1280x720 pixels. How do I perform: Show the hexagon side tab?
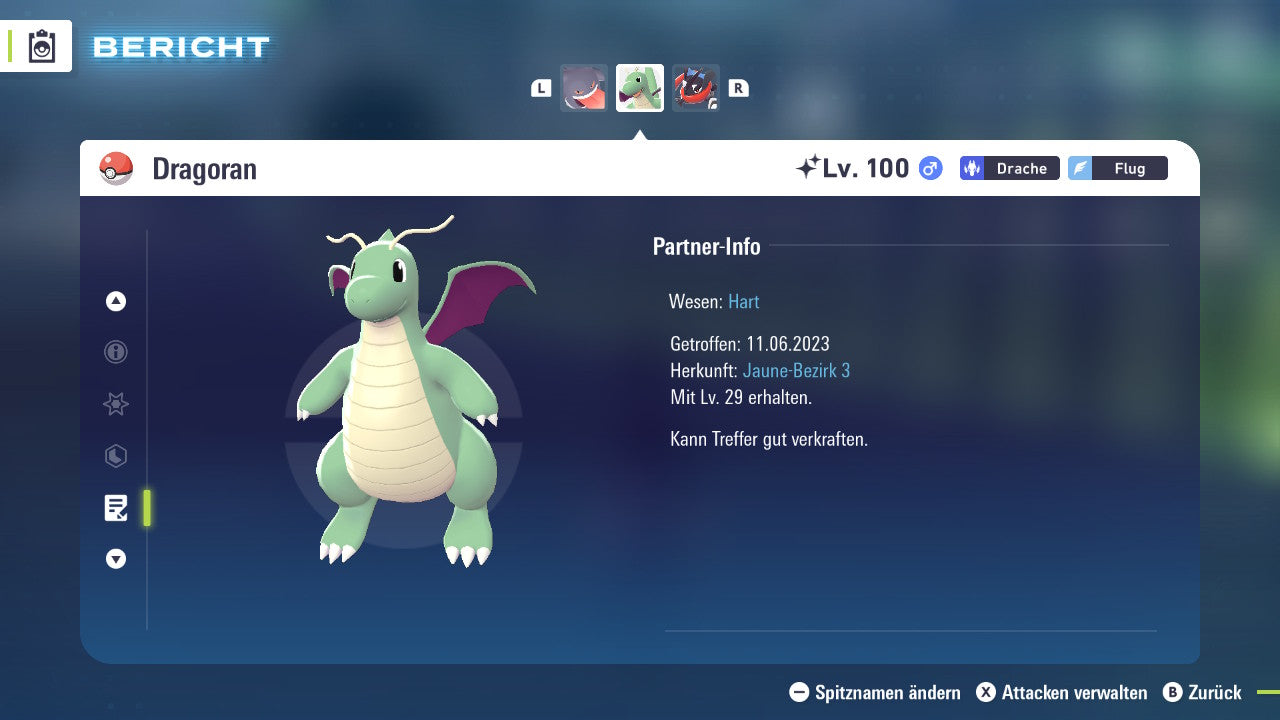pyautogui.click(x=116, y=456)
